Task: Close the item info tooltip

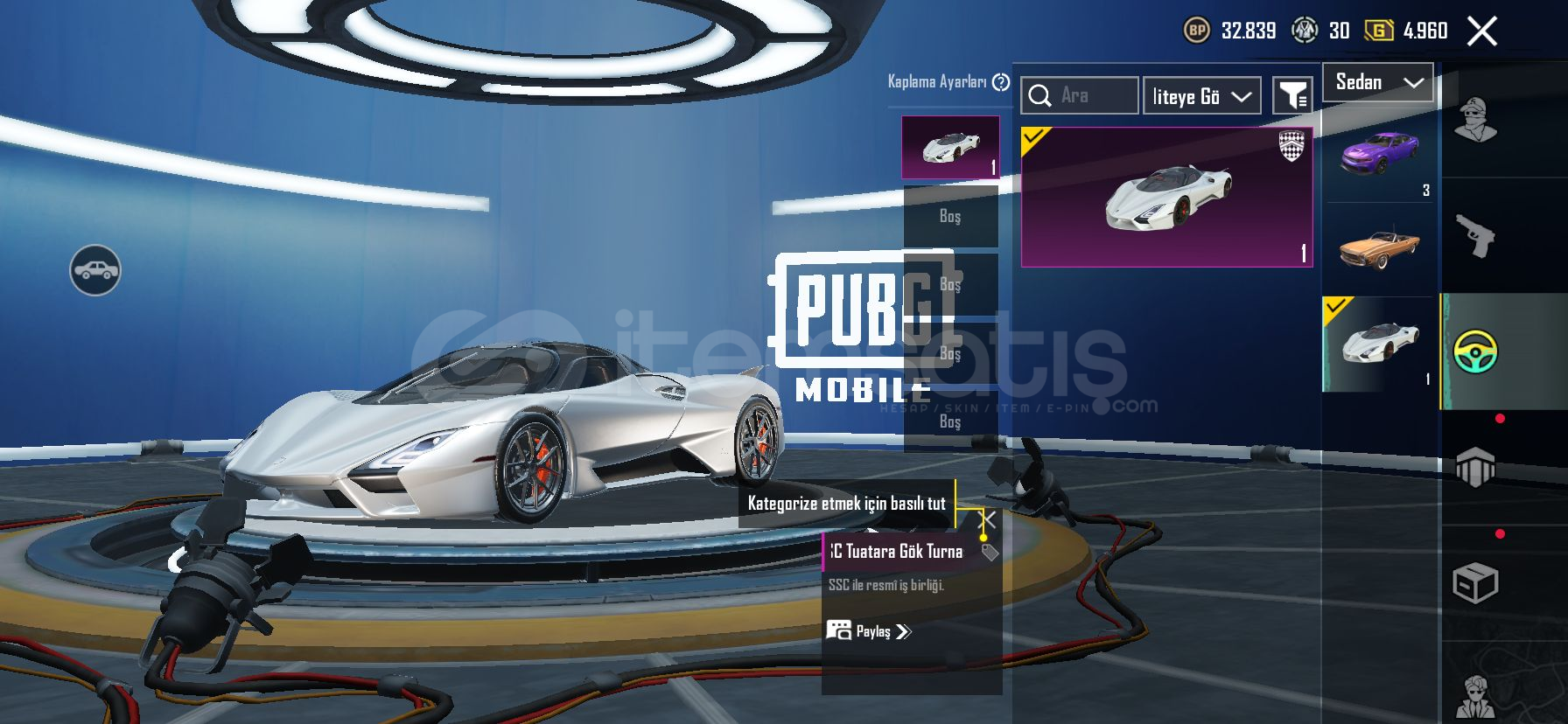Action: point(986,520)
